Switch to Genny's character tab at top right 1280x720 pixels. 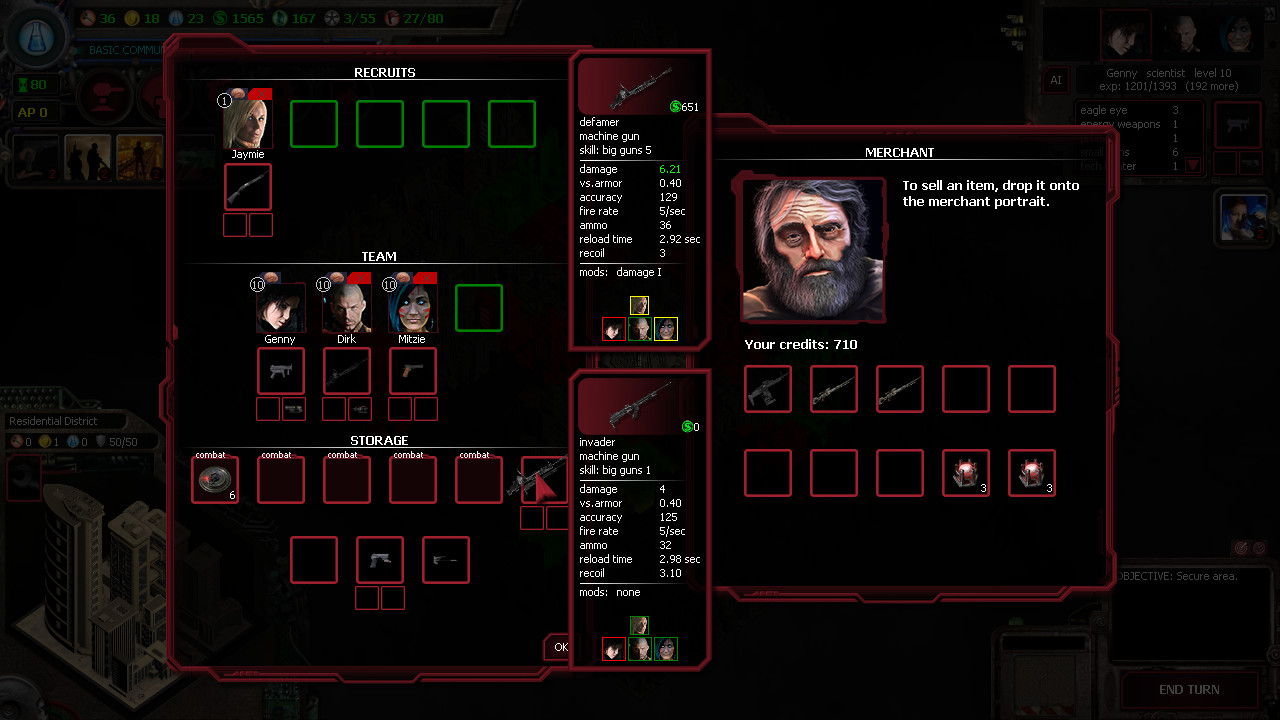coord(1126,33)
